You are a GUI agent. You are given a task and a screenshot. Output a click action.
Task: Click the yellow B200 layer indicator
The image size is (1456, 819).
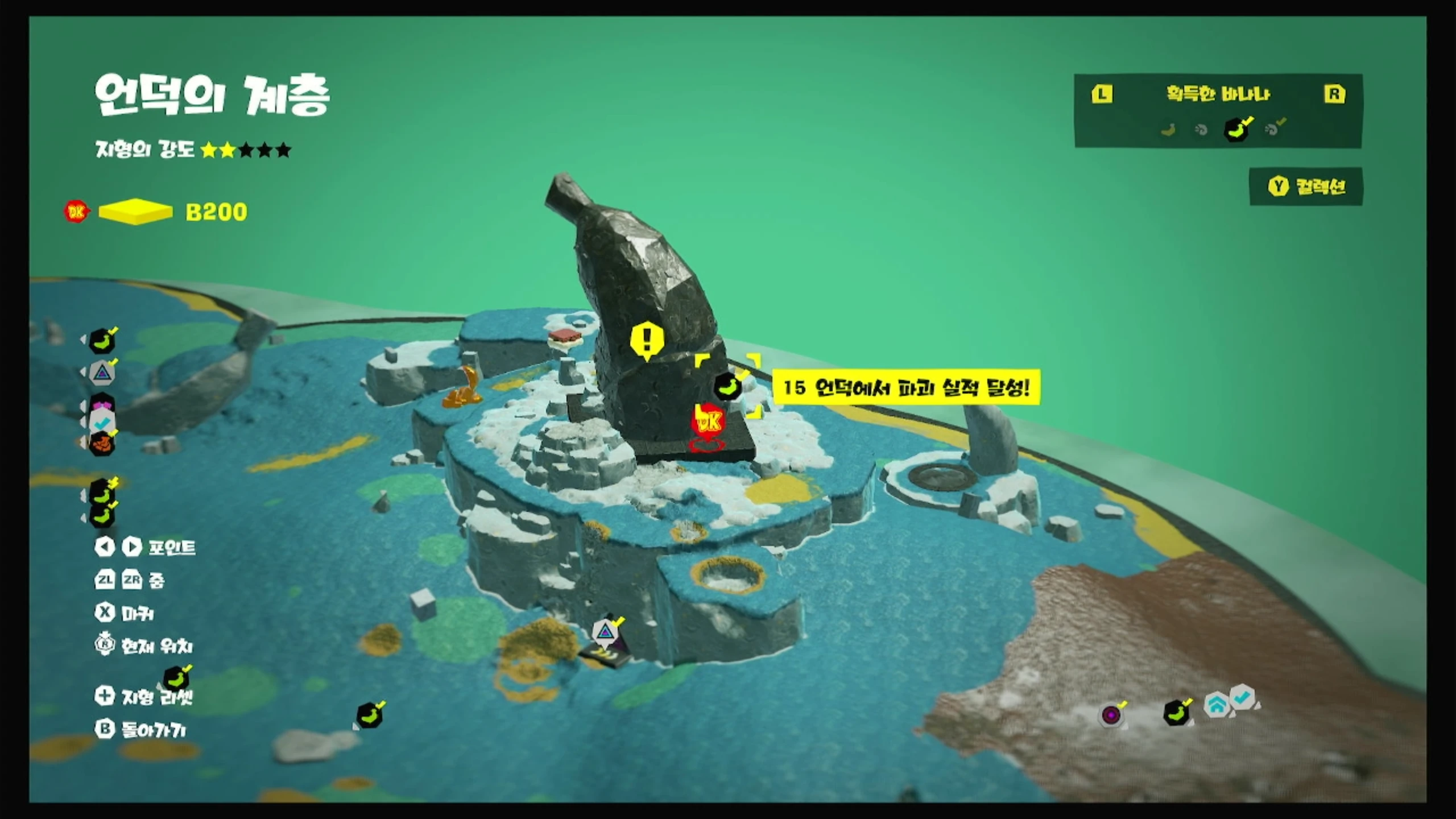point(135,212)
